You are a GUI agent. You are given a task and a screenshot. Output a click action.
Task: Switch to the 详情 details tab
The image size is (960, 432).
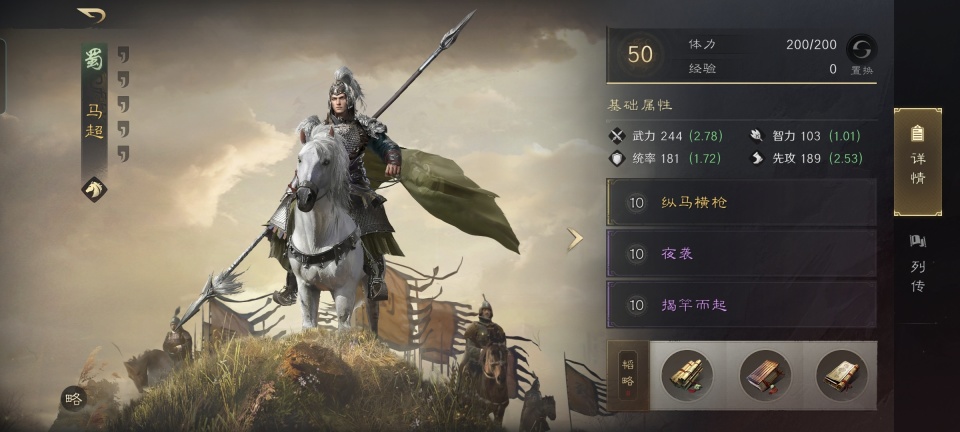pyautogui.click(x=917, y=162)
